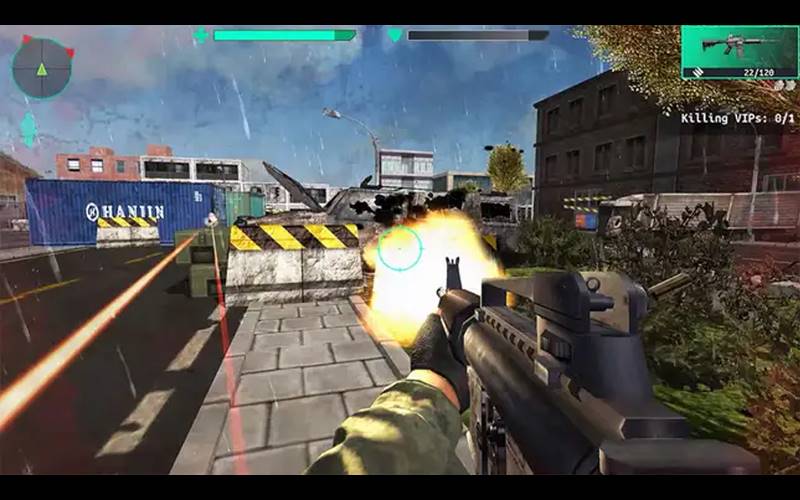Click the circular radar minimap
The width and height of the screenshot is (800, 500).
[42, 68]
